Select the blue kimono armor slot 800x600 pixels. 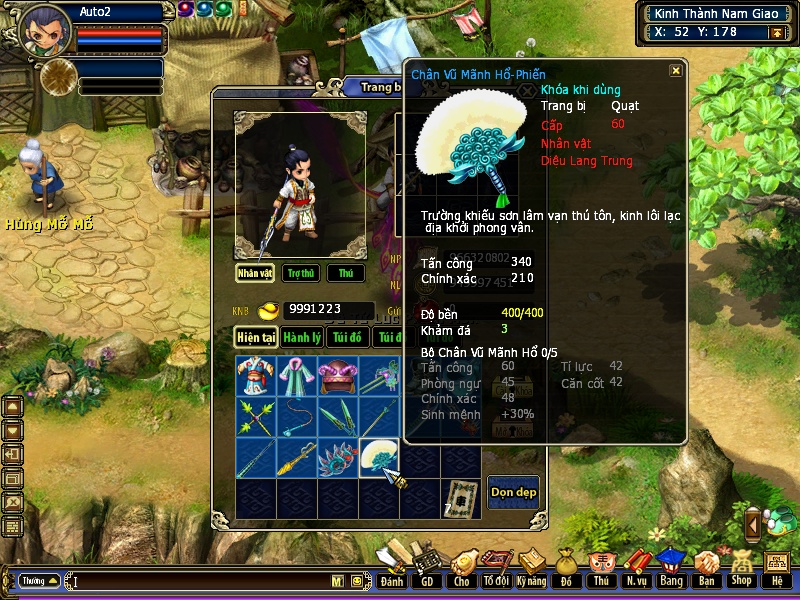[255, 376]
